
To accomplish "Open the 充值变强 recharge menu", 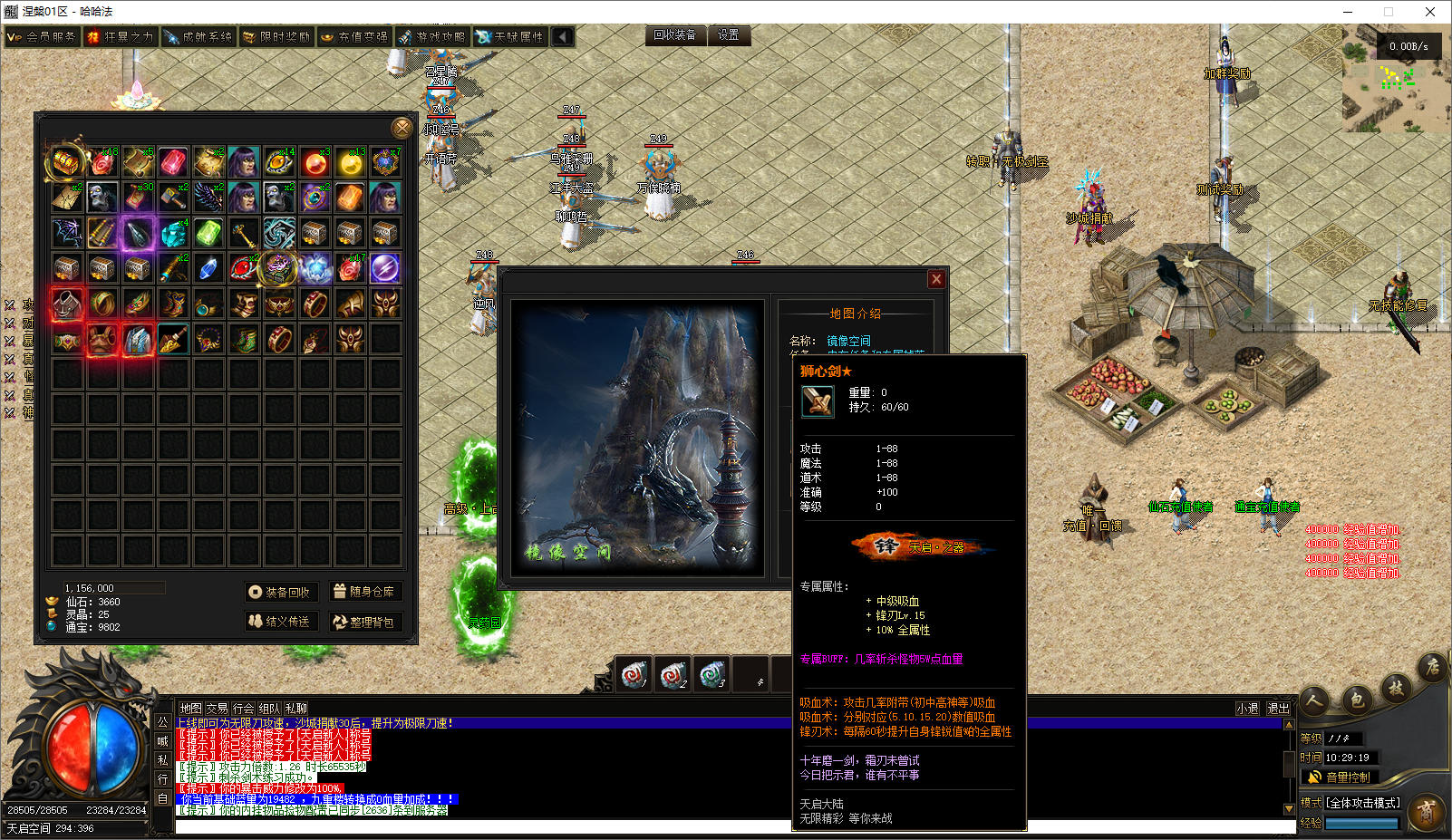I will point(354,37).
